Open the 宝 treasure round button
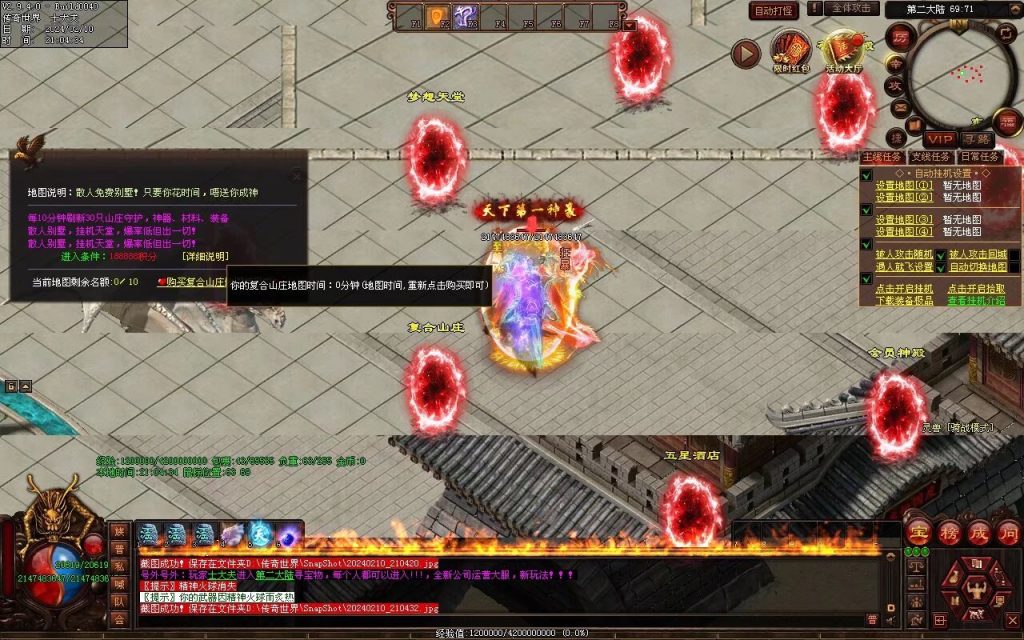This screenshot has height=640, width=1024. point(917,531)
